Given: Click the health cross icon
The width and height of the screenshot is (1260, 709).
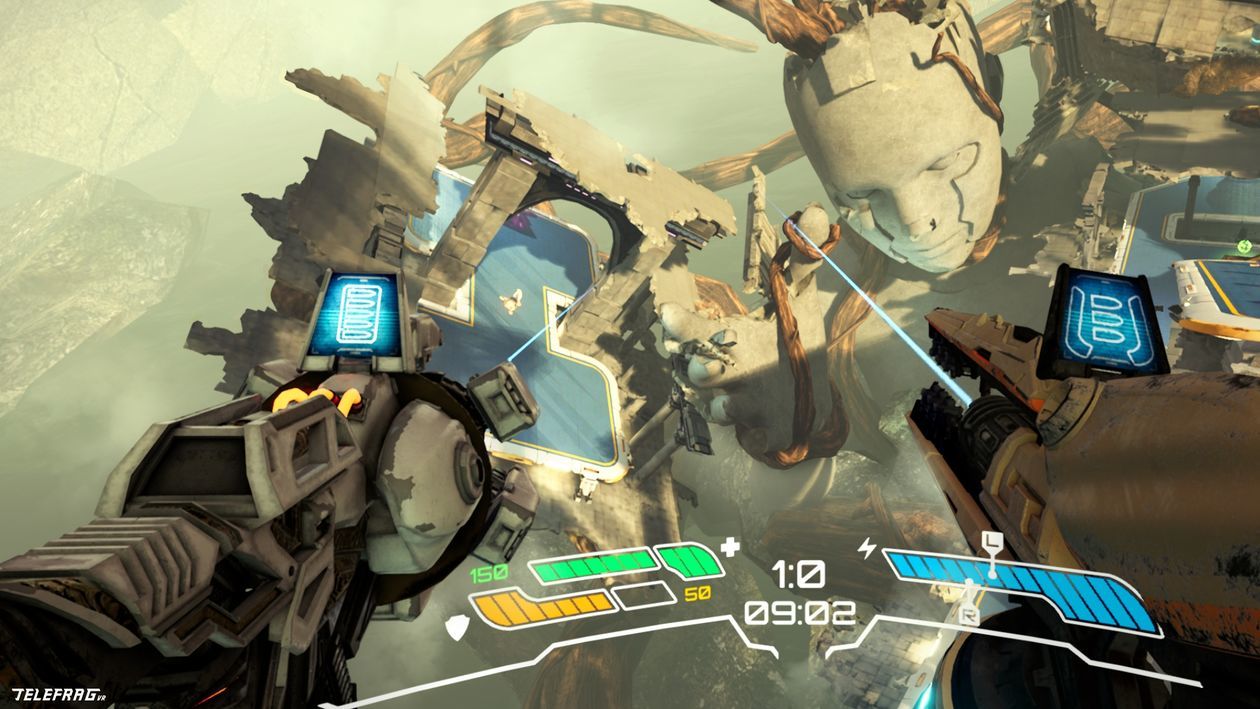Looking at the screenshot, I should [x=731, y=547].
